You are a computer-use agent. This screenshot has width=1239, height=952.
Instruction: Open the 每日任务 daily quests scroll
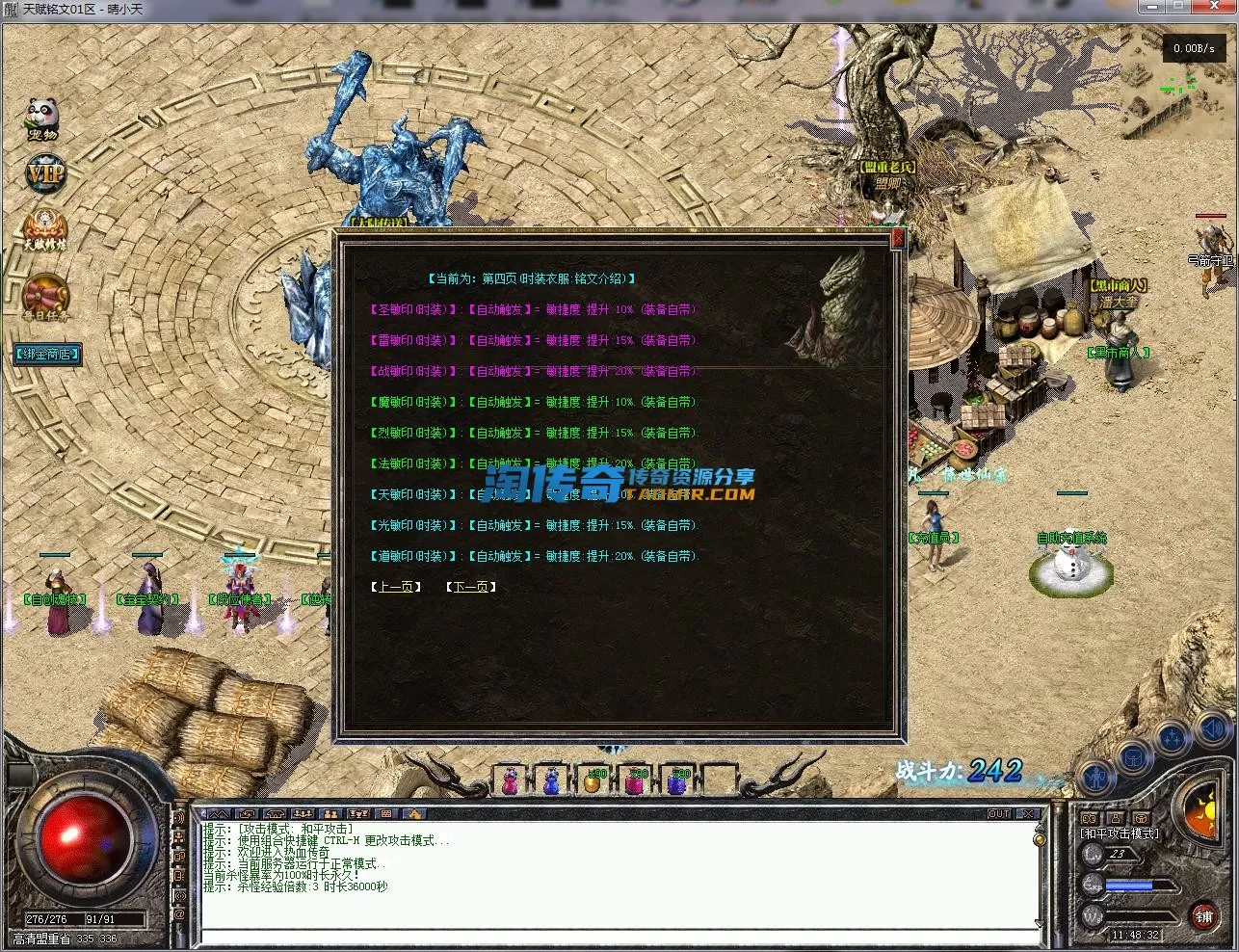(x=45, y=296)
